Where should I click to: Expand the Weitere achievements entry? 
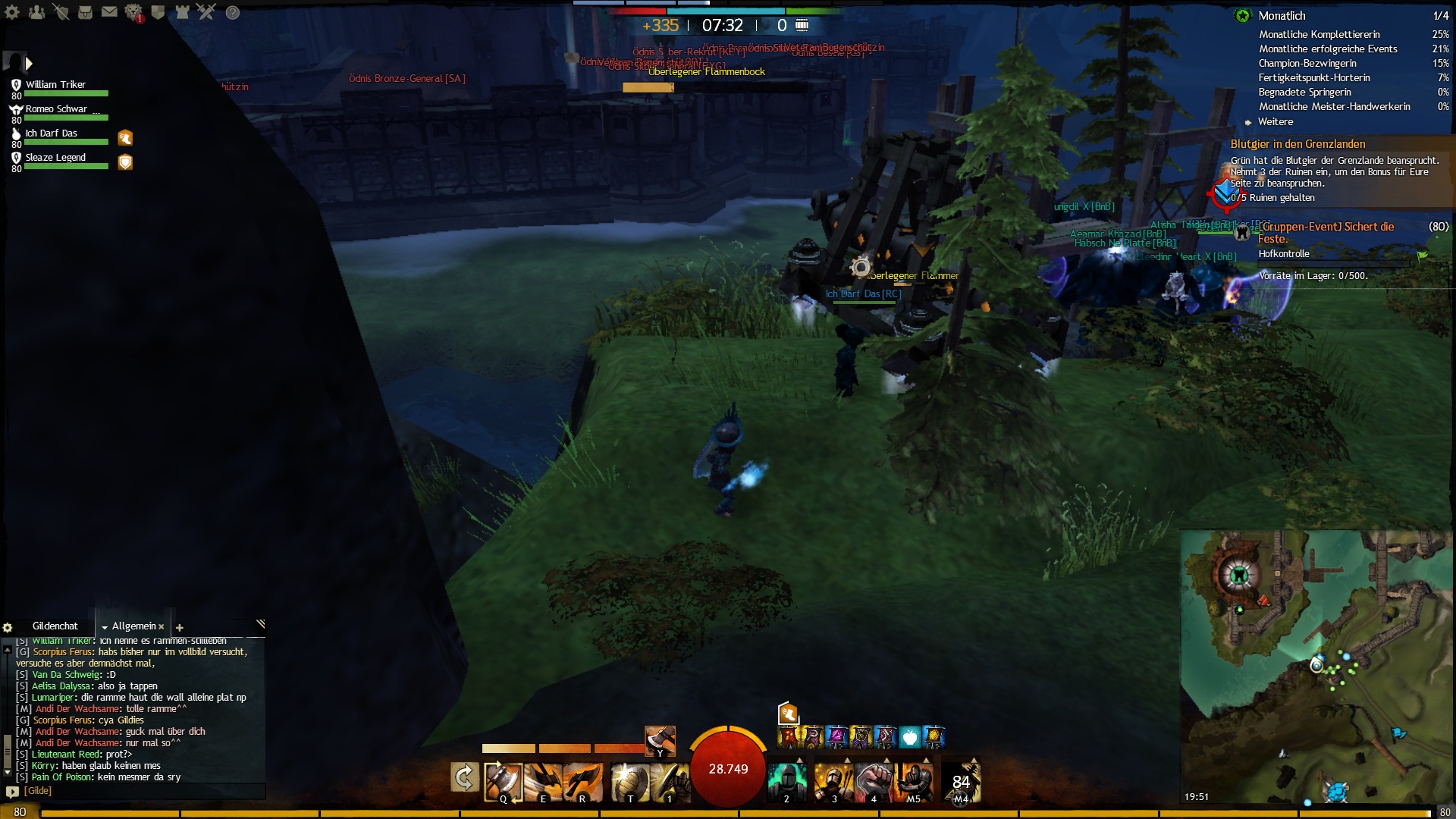point(1276,122)
